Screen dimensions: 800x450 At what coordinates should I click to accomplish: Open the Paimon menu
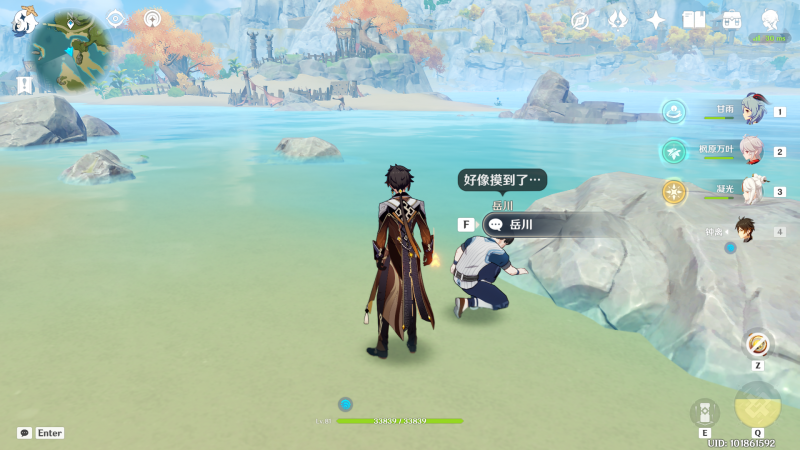click(24, 20)
